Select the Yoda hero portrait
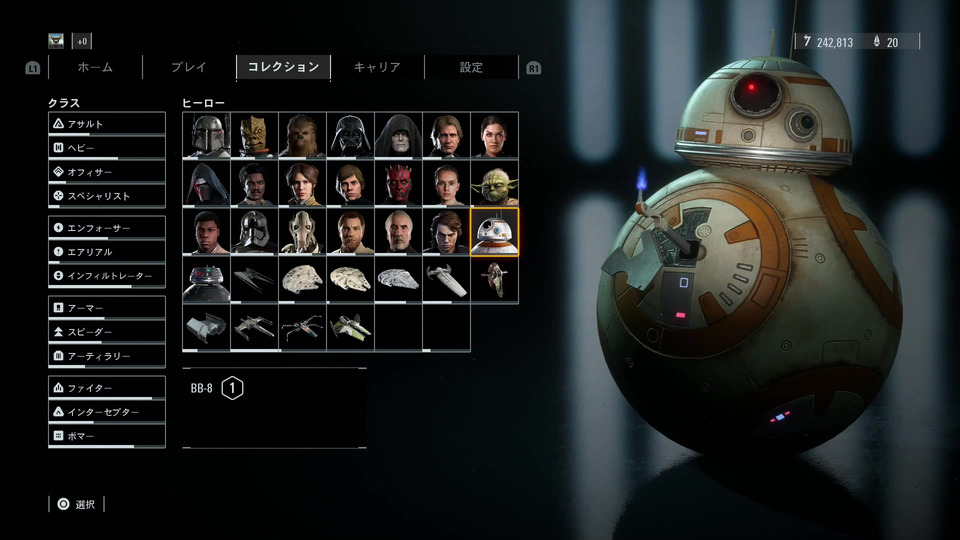 494,183
